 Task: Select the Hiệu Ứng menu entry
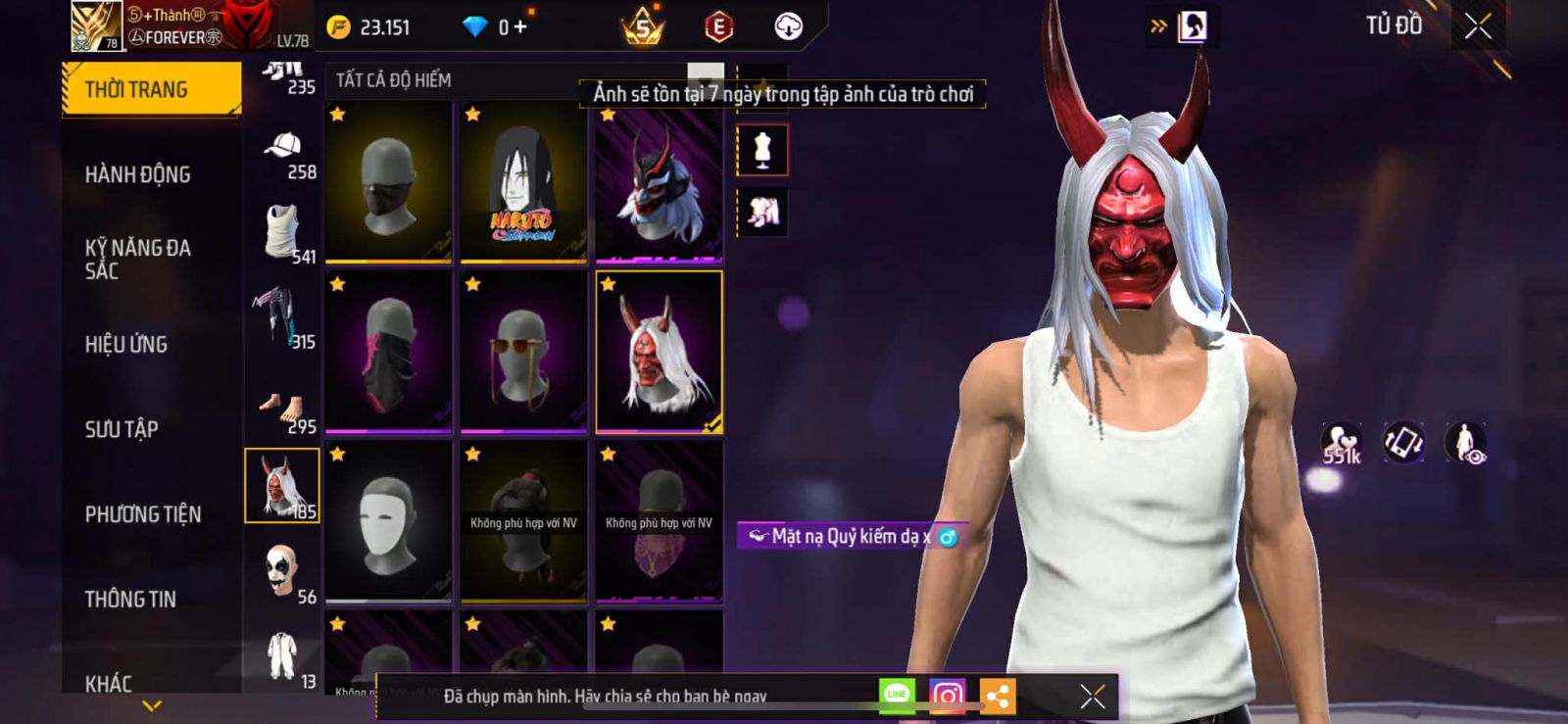point(126,344)
